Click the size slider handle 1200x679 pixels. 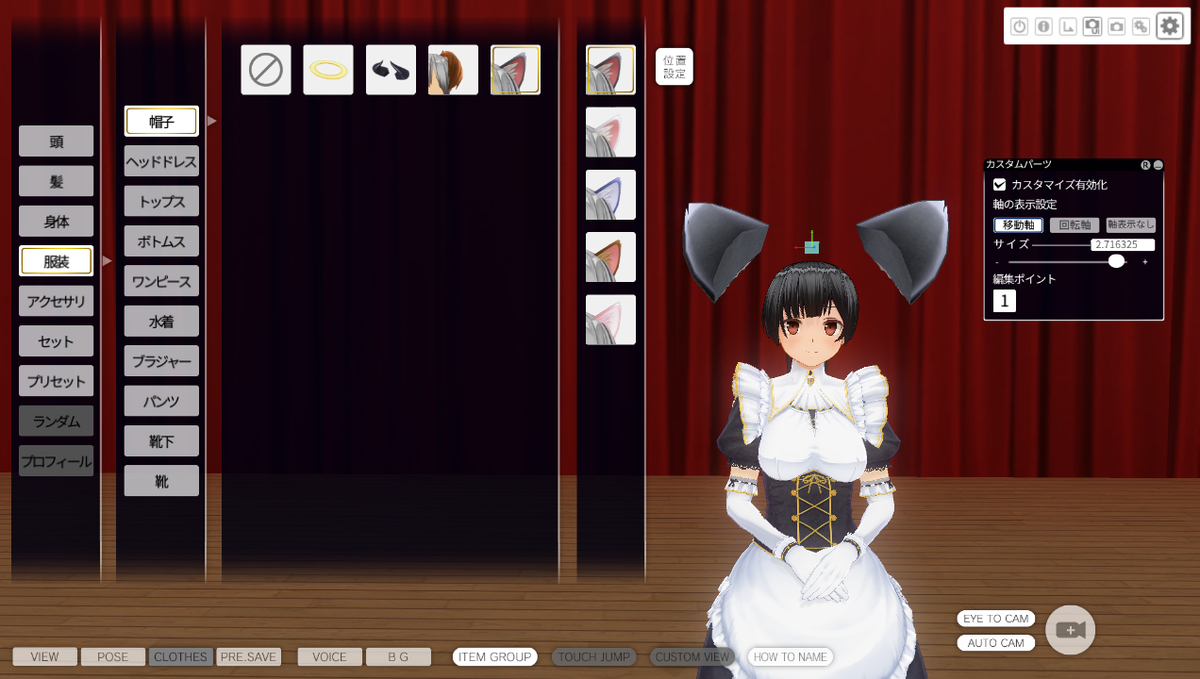[1117, 261]
